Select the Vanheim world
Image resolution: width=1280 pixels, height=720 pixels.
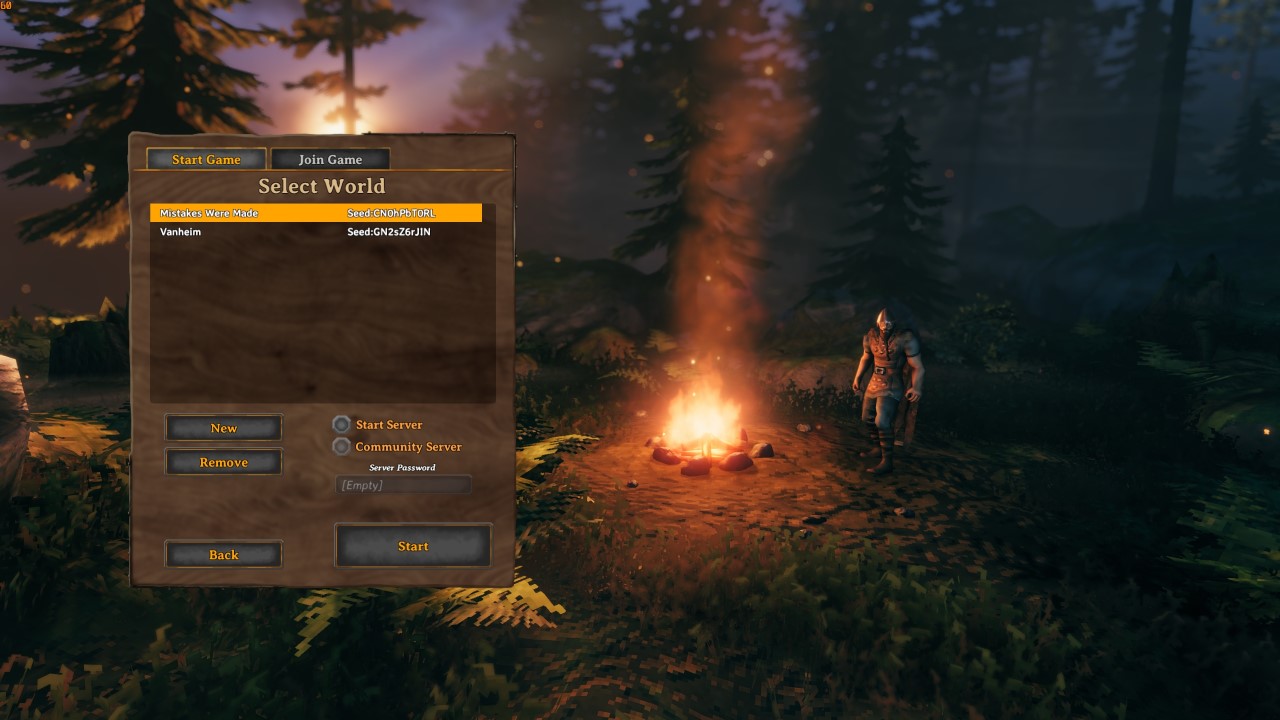point(250,231)
